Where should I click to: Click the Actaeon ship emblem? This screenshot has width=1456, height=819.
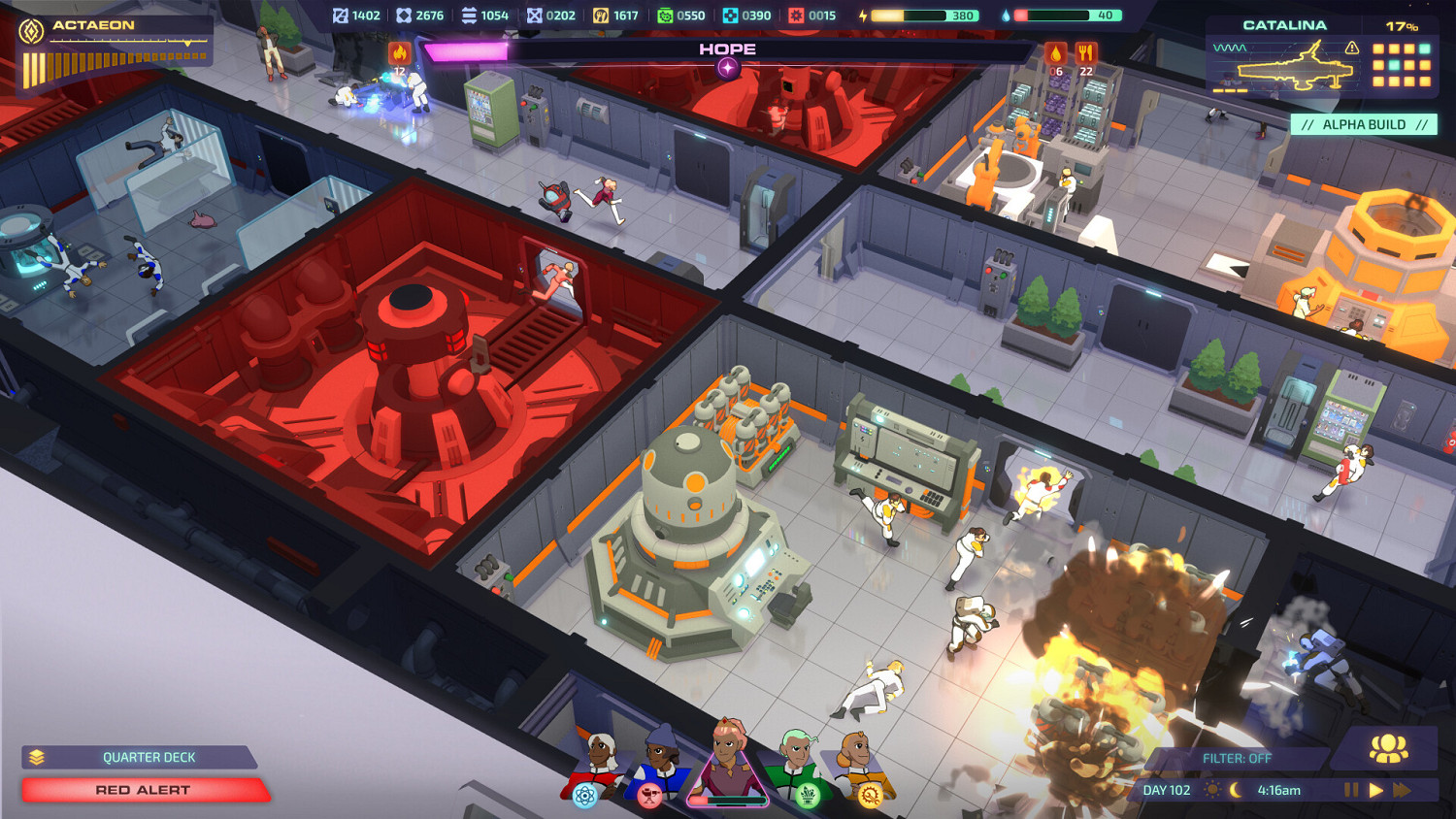pos(32,31)
